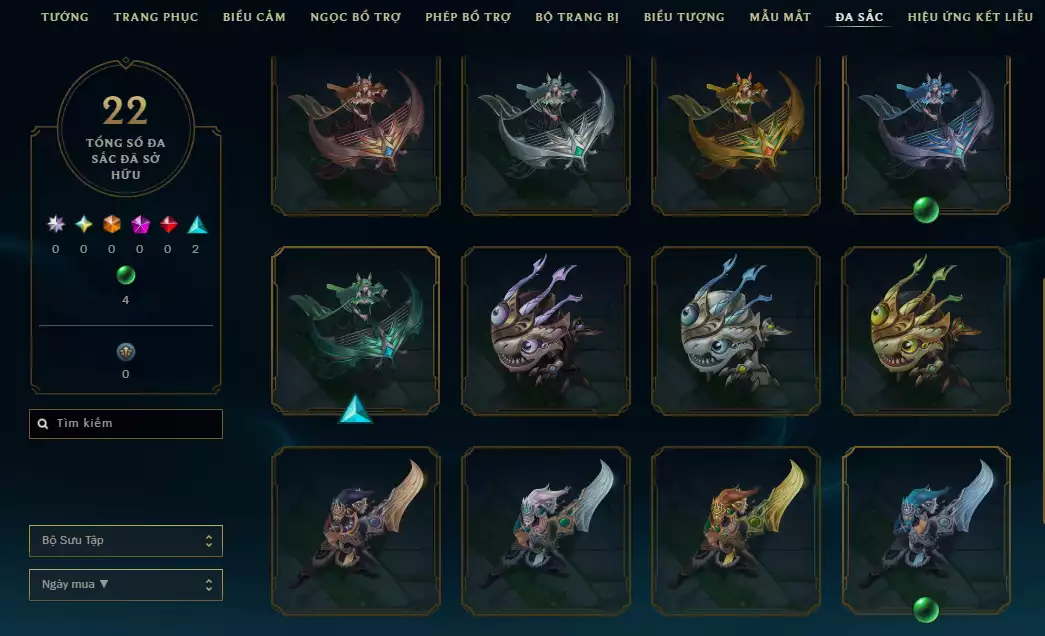The height and width of the screenshot is (636, 1045).
Task: Open the Bộ Sưu Tập dropdown
Action: tap(126, 541)
